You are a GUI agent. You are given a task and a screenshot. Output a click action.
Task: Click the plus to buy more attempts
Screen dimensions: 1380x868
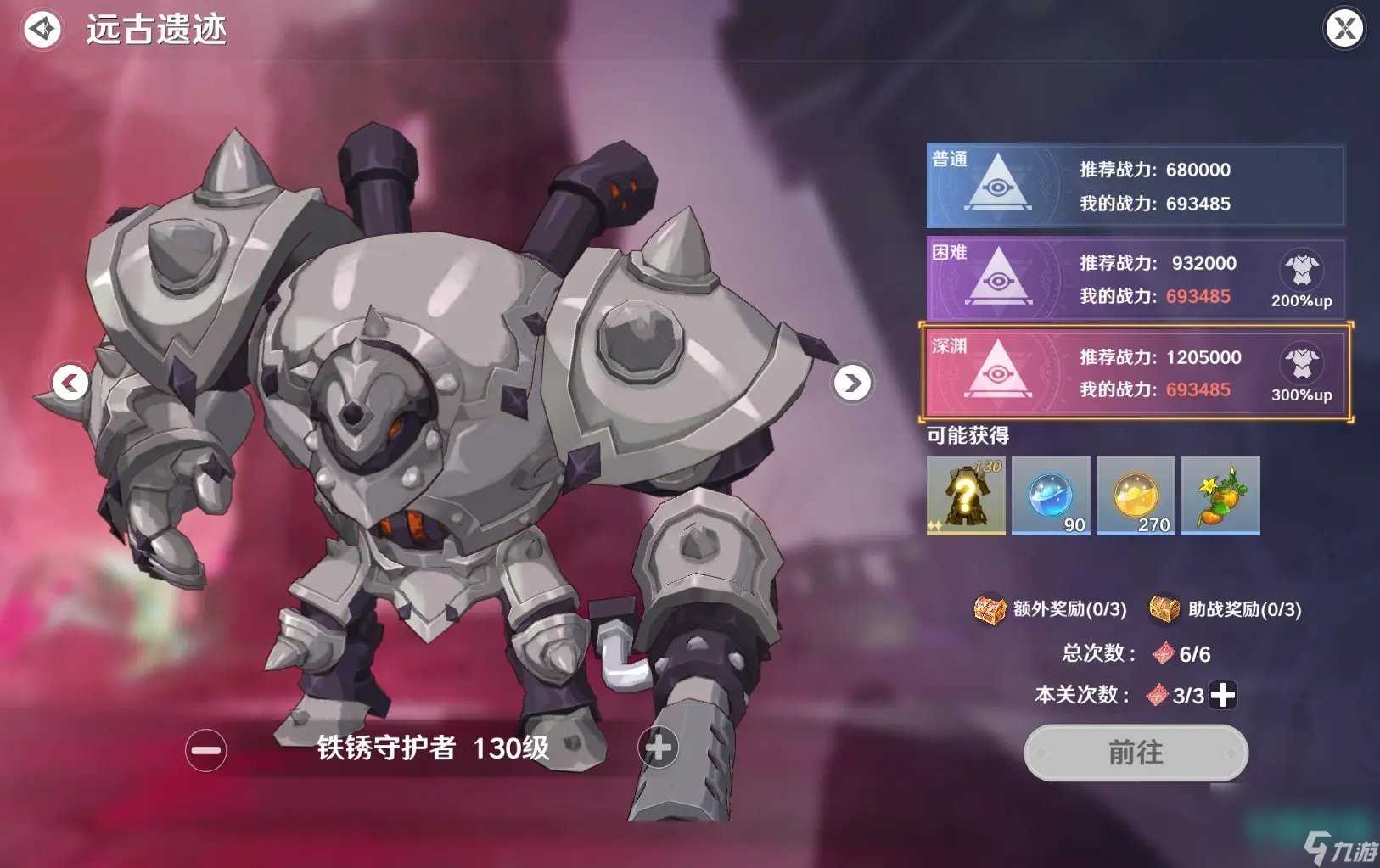pos(1220,694)
